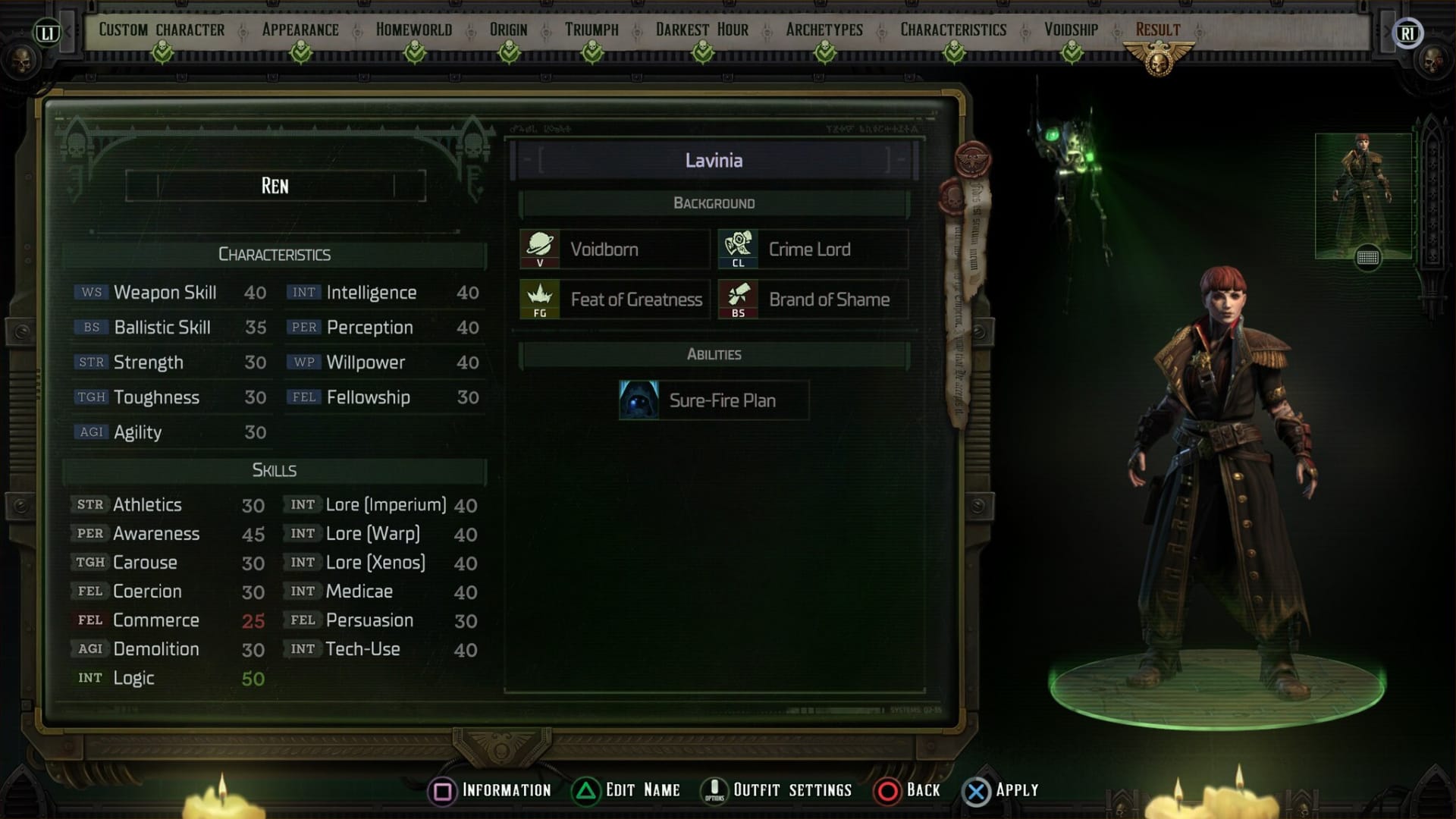Switch to the Appearance tab

(300, 30)
